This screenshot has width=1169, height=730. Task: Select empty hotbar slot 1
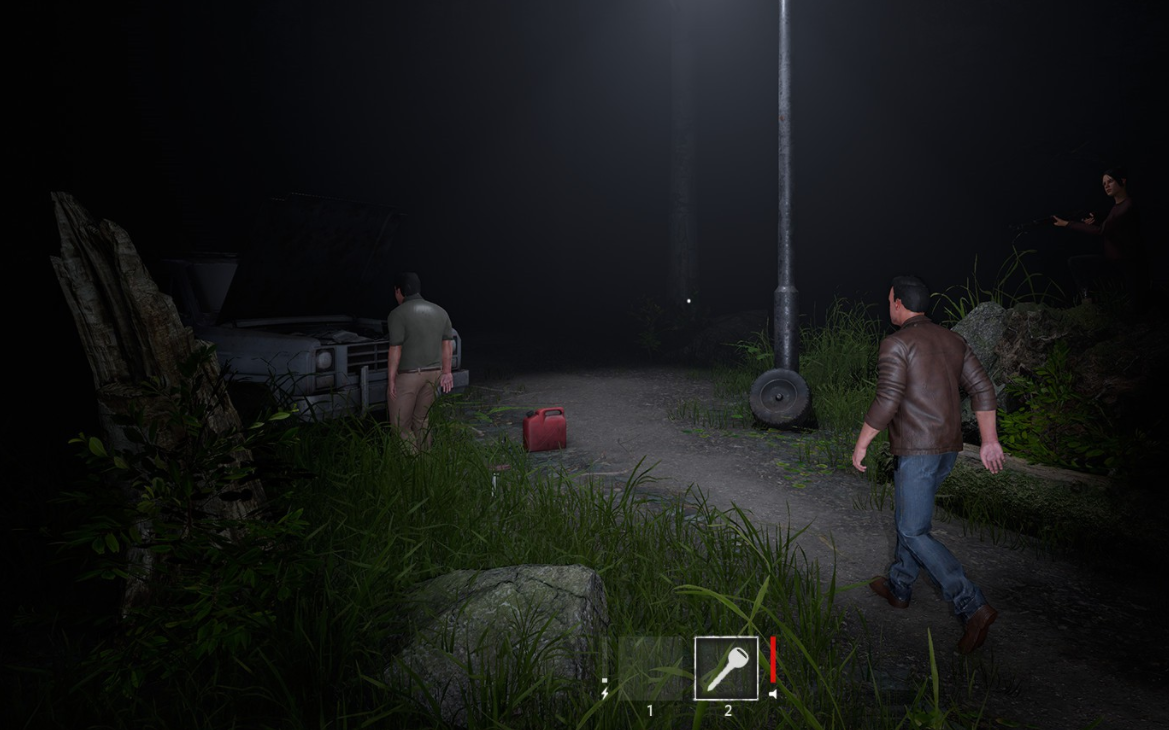(650, 668)
